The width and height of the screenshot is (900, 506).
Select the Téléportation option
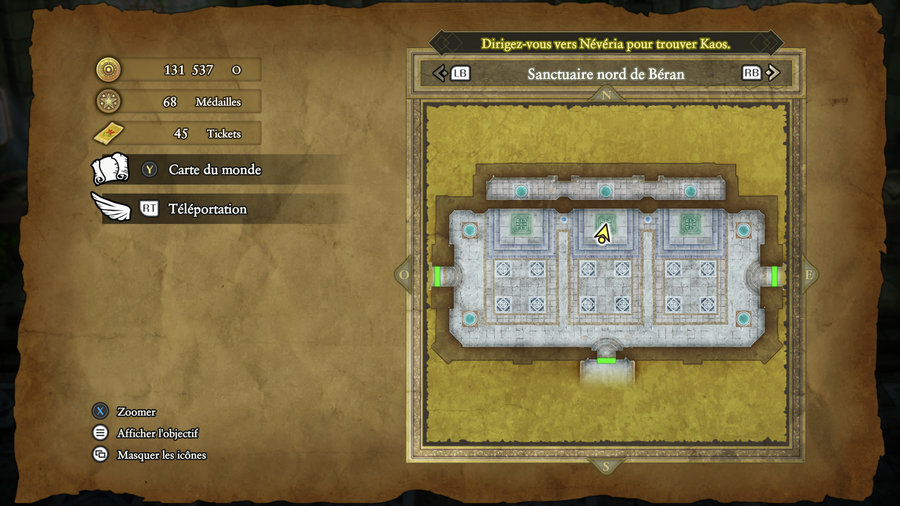tap(207, 209)
